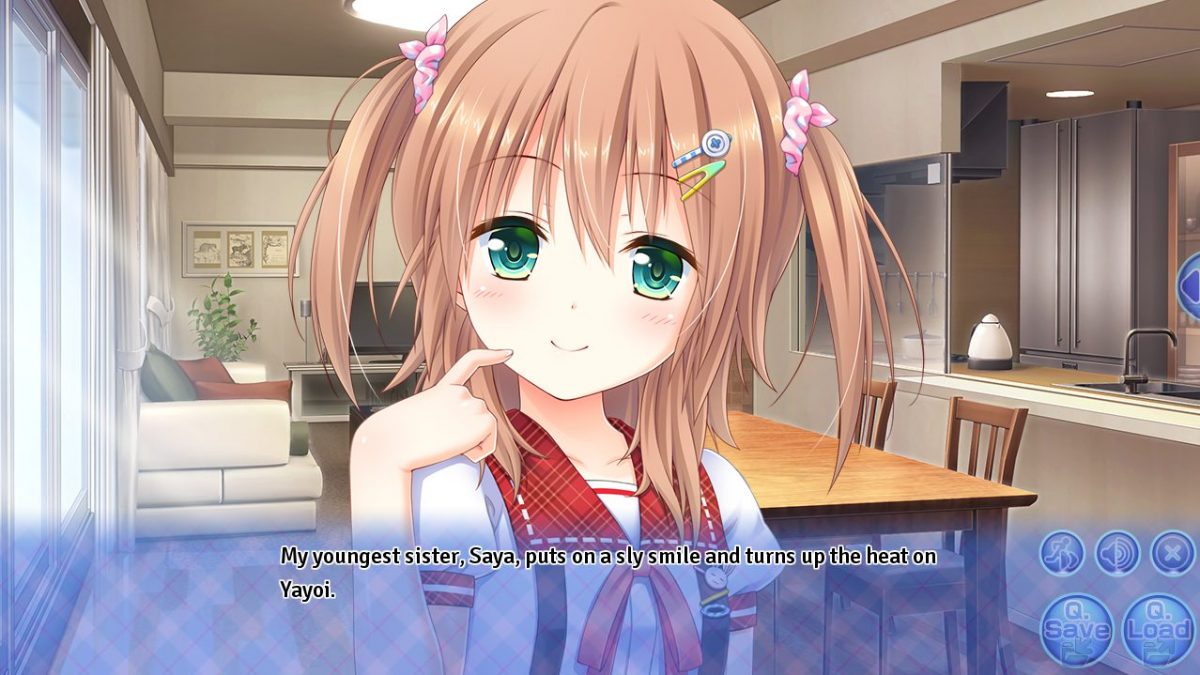The height and width of the screenshot is (675, 1200).
Task: Open Q. Load to quick load
Action: click(x=1157, y=630)
